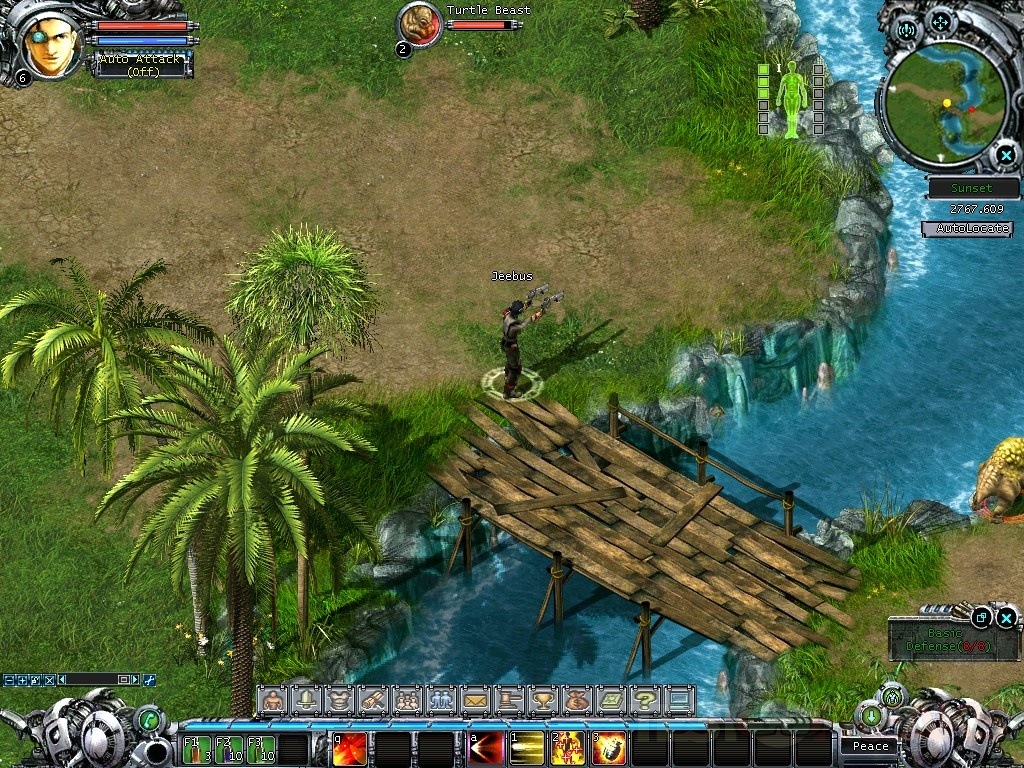Open the chest armor equipment icon

(340, 700)
